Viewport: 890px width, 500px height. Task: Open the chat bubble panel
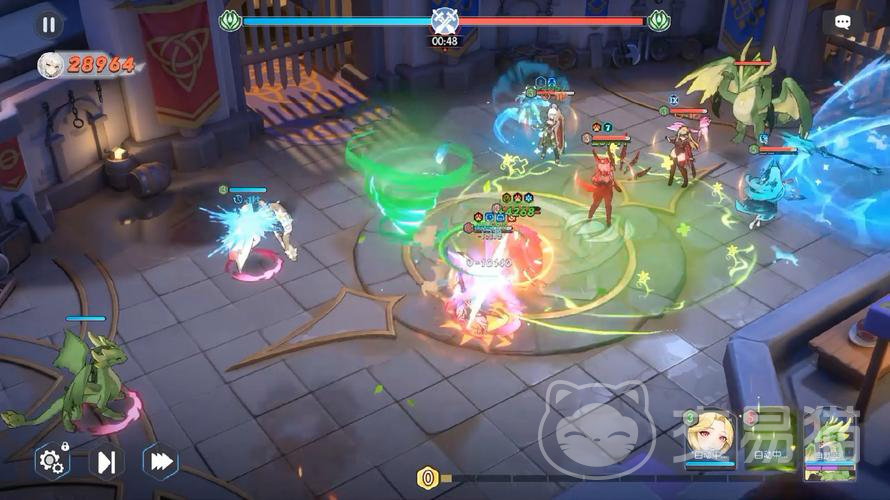[x=842, y=22]
